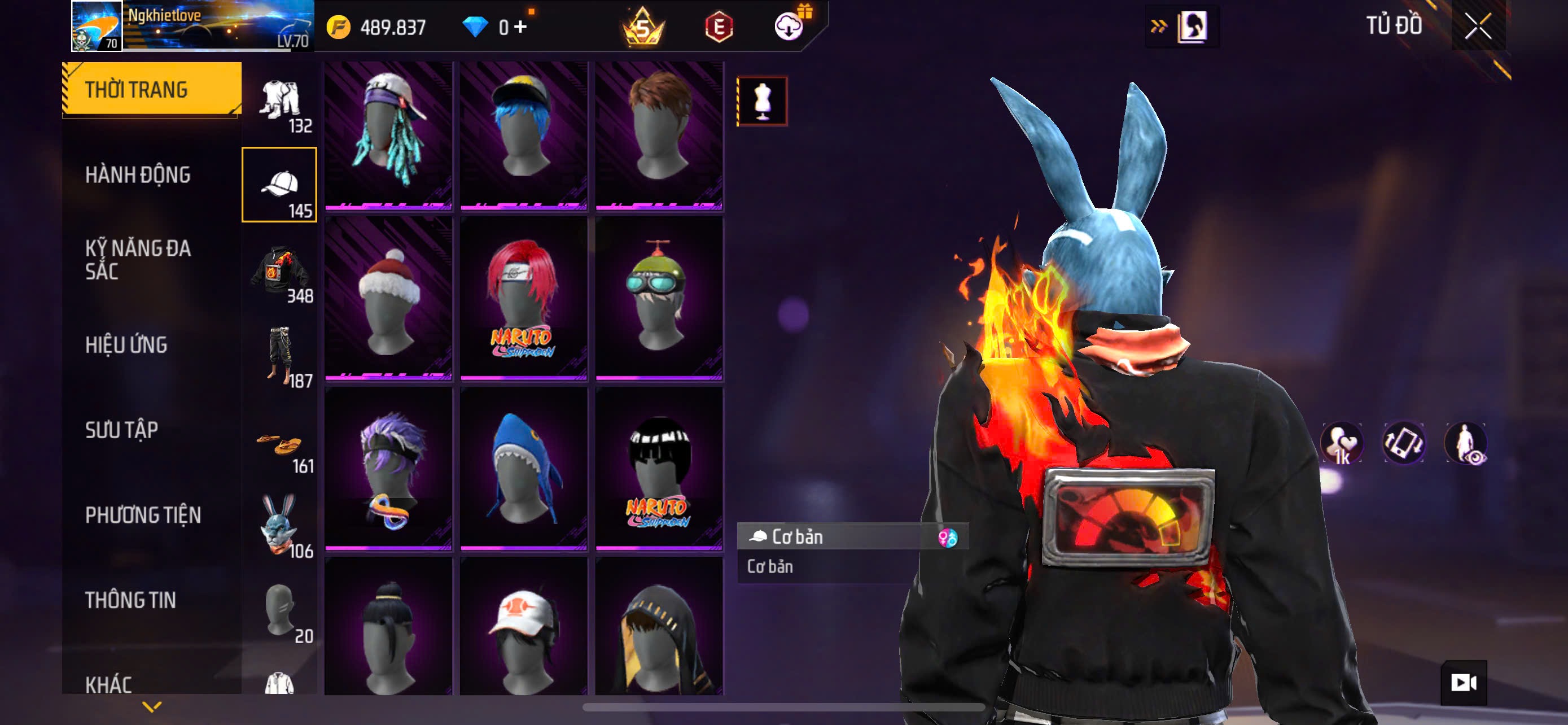Viewport: 1568px width, 725px height.
Task: Go to the Sưu Tập section
Action: tap(121, 430)
